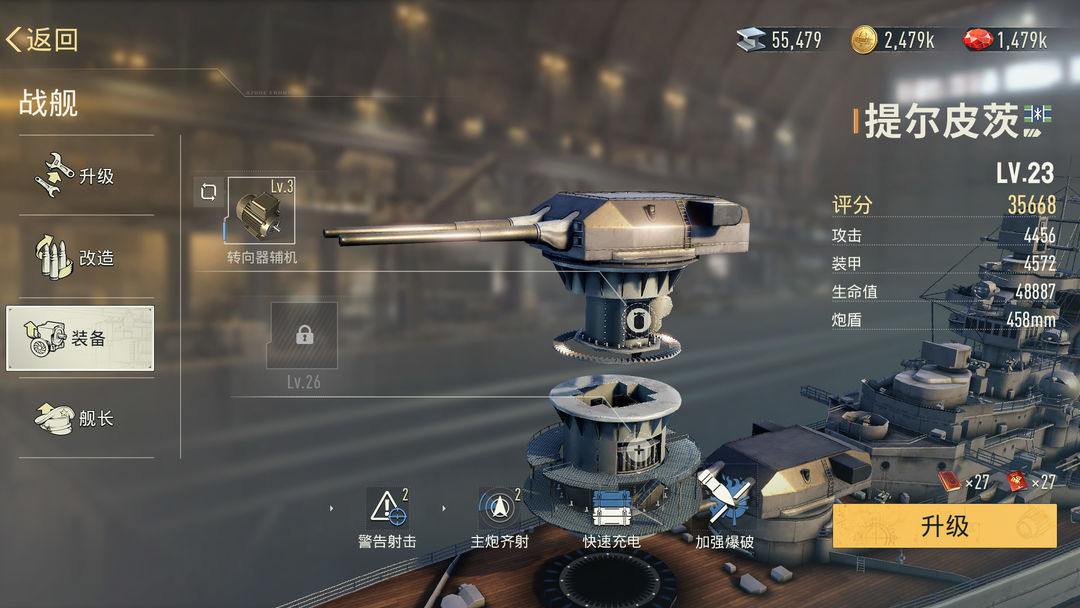
Task: Tap the red gem currency icon
Action: click(x=977, y=40)
